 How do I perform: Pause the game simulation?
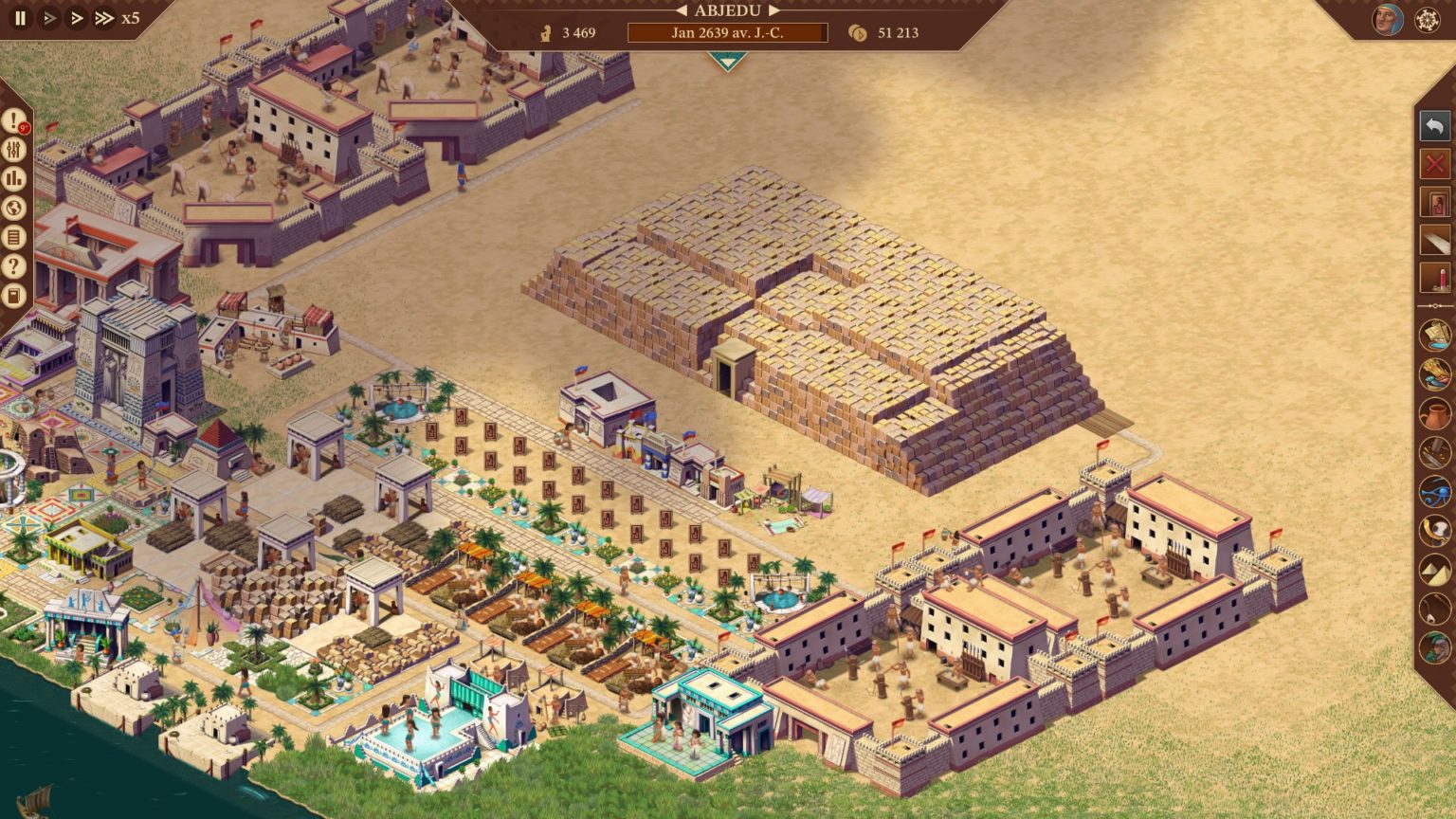click(x=20, y=18)
